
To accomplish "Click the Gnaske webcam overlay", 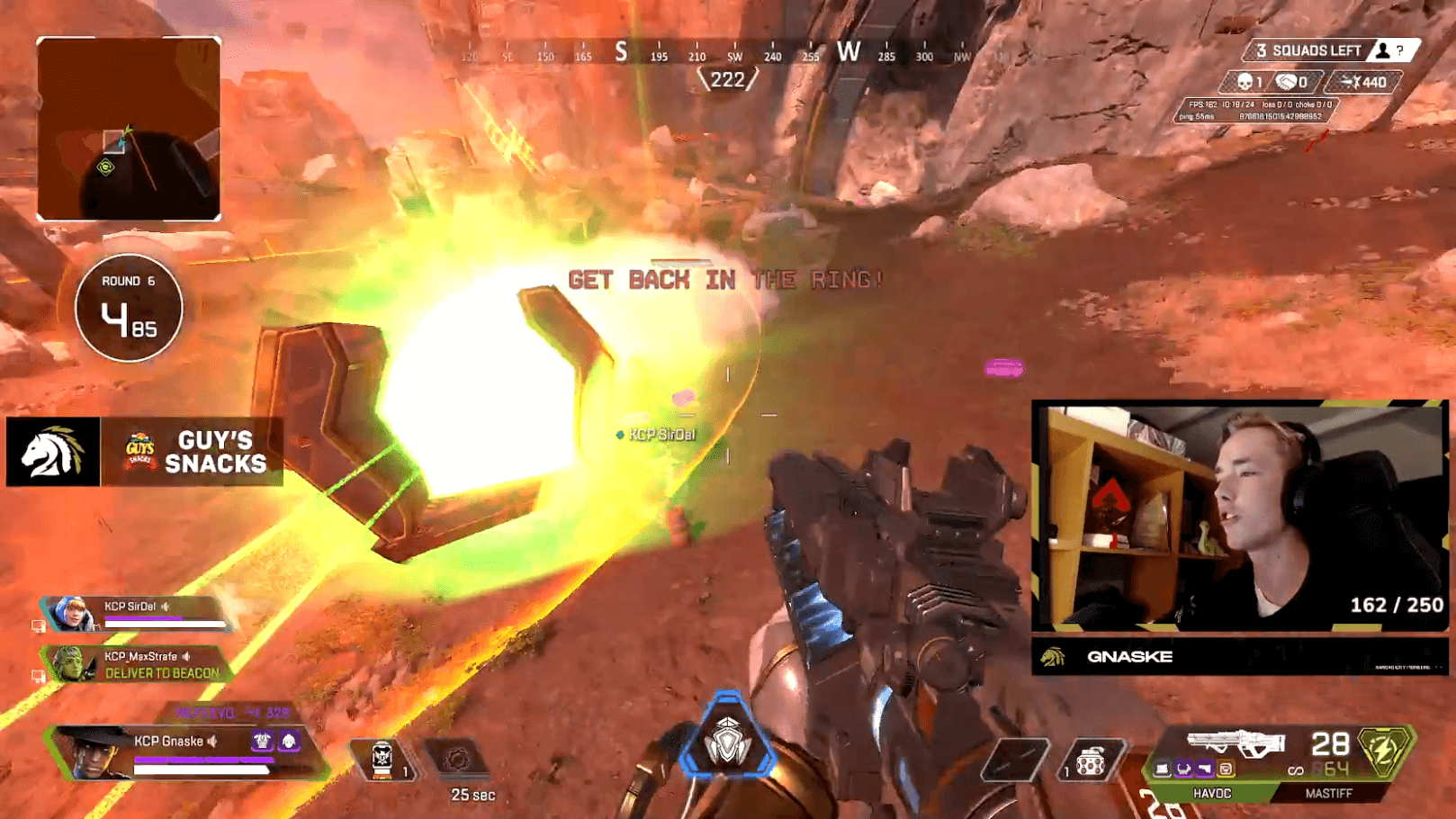I will [x=1239, y=517].
